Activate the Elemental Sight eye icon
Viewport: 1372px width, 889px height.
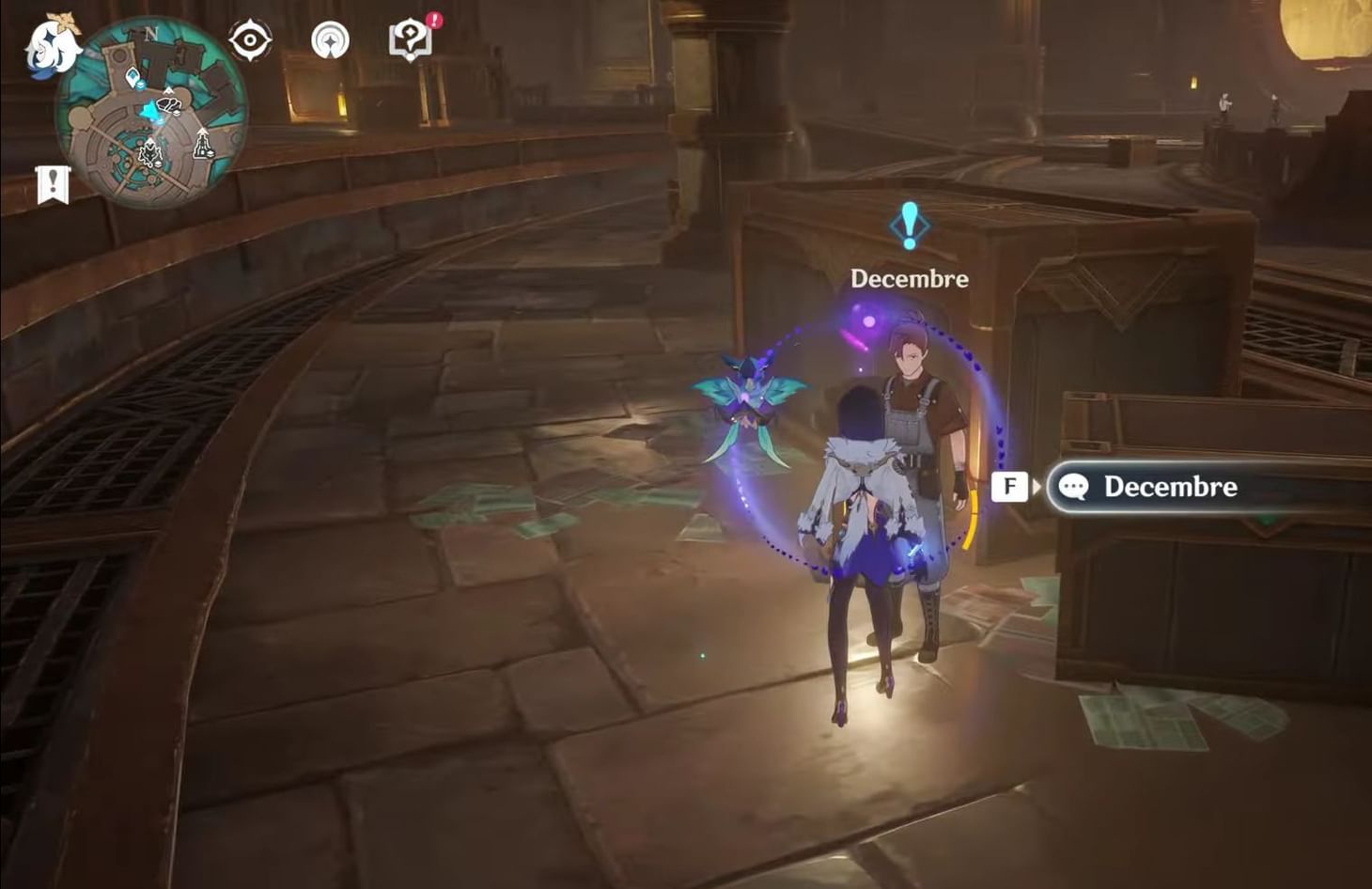[248, 39]
